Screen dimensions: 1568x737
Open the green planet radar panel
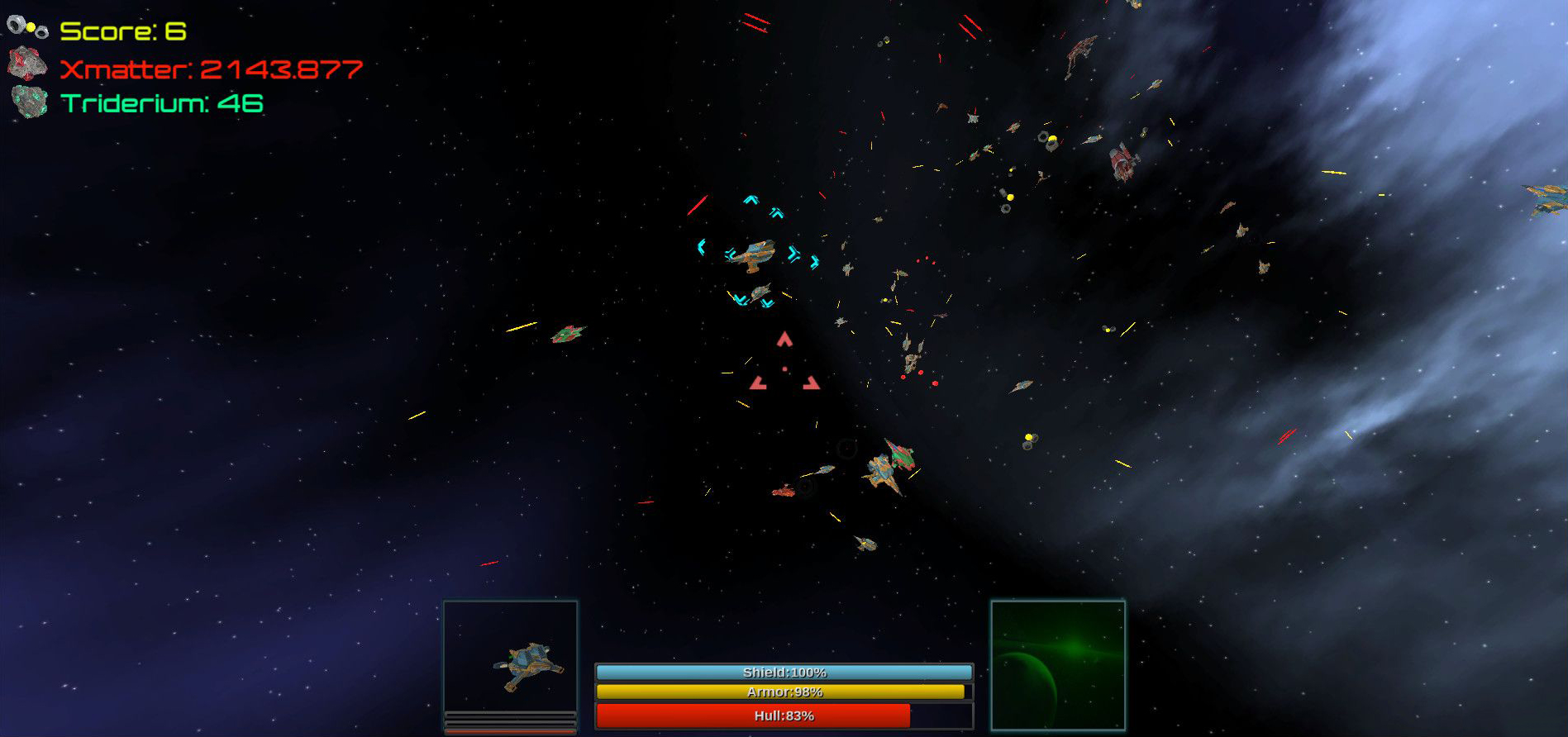coord(1058,665)
